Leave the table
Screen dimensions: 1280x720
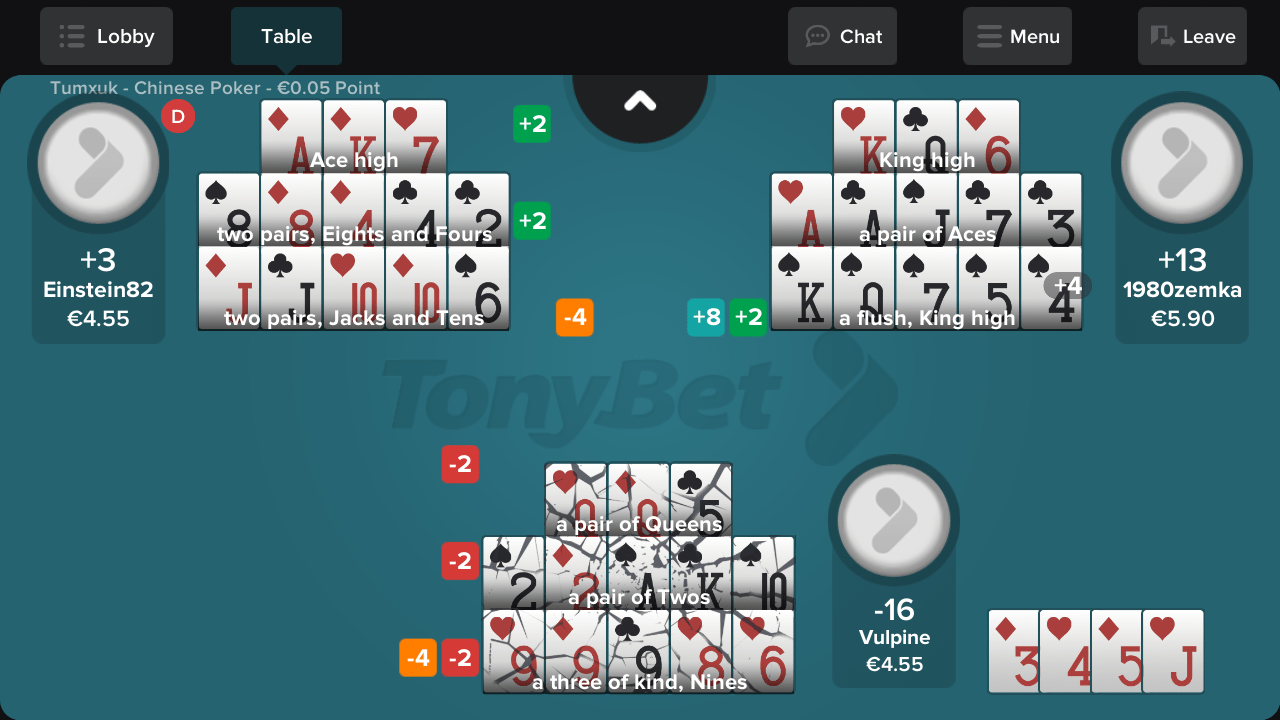1192,37
